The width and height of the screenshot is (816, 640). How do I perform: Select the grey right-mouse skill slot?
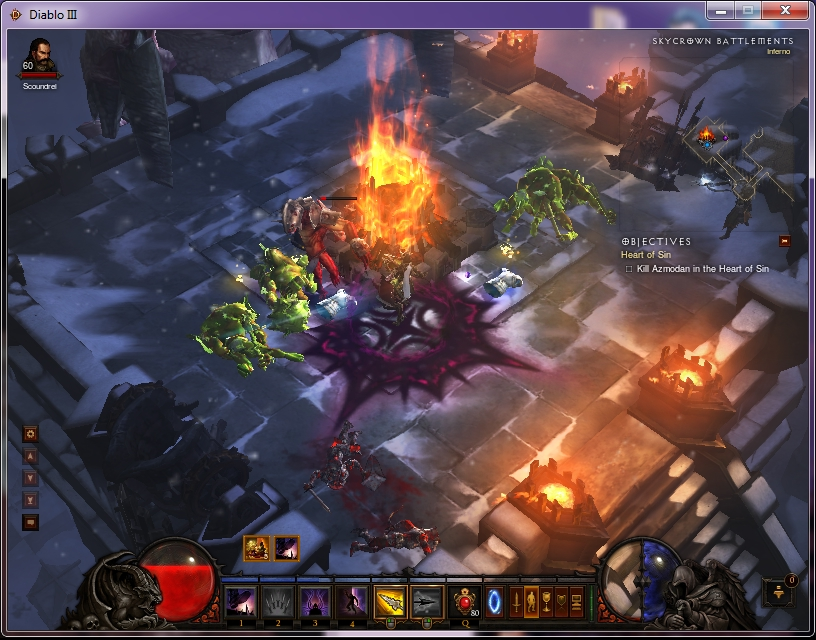click(x=427, y=601)
